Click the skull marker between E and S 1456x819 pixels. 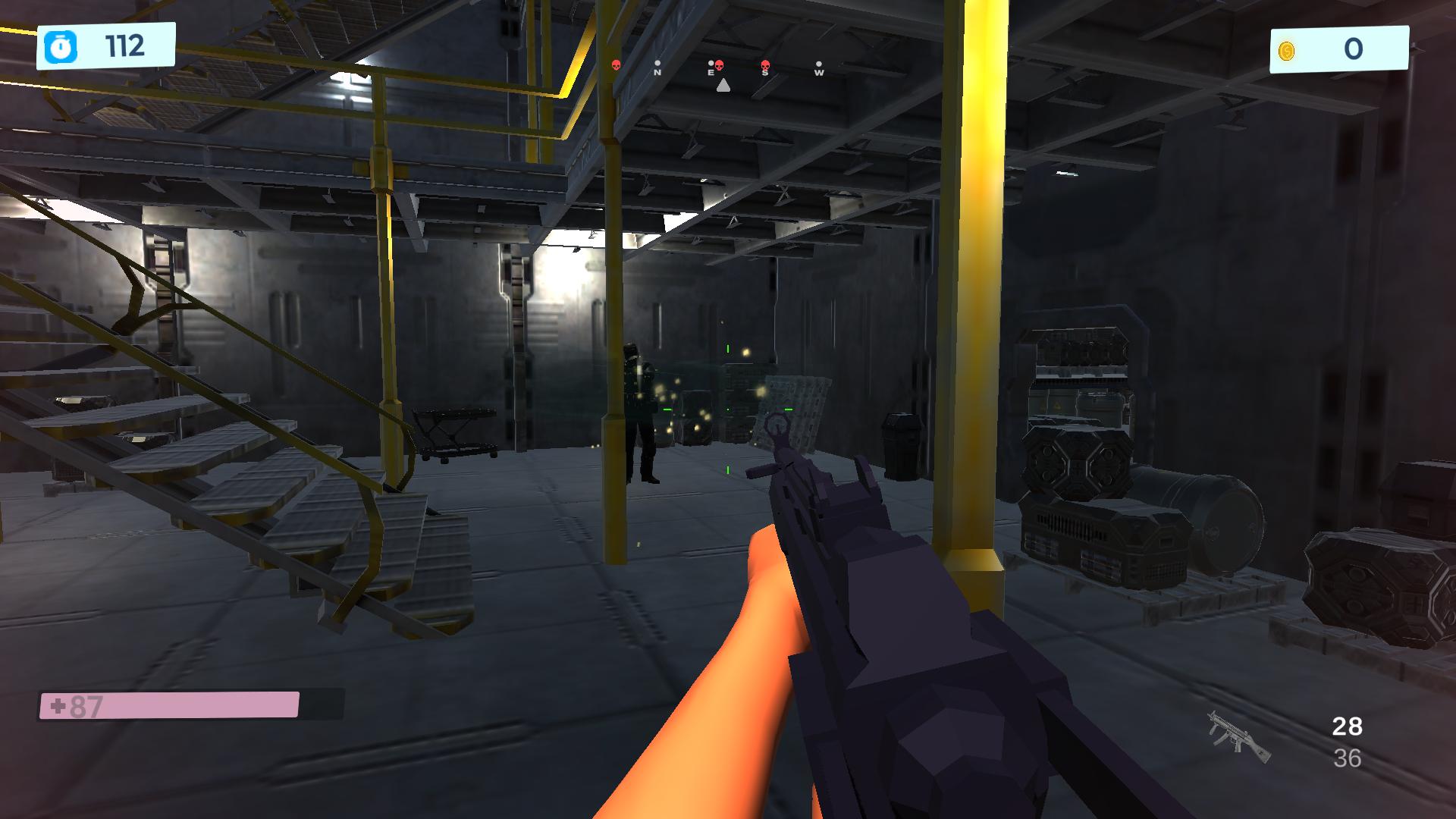point(764,66)
